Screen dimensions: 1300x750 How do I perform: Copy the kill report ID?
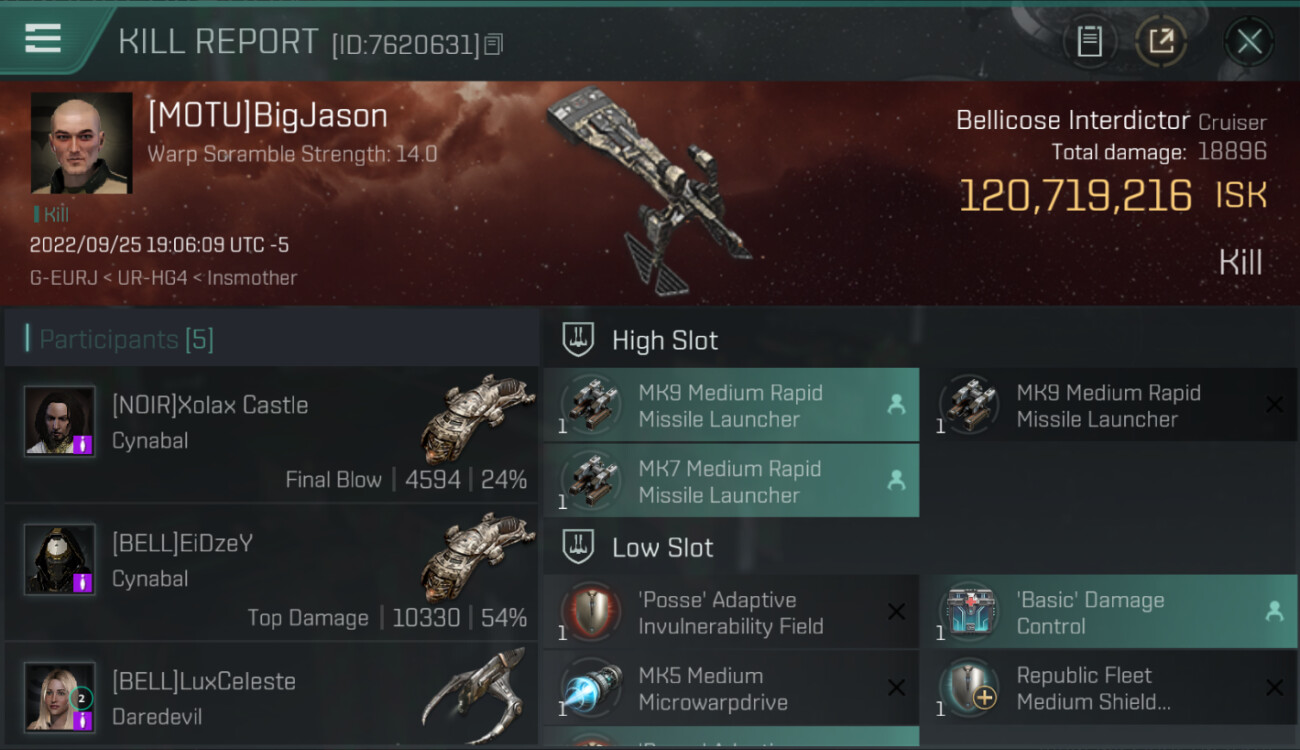click(x=494, y=44)
